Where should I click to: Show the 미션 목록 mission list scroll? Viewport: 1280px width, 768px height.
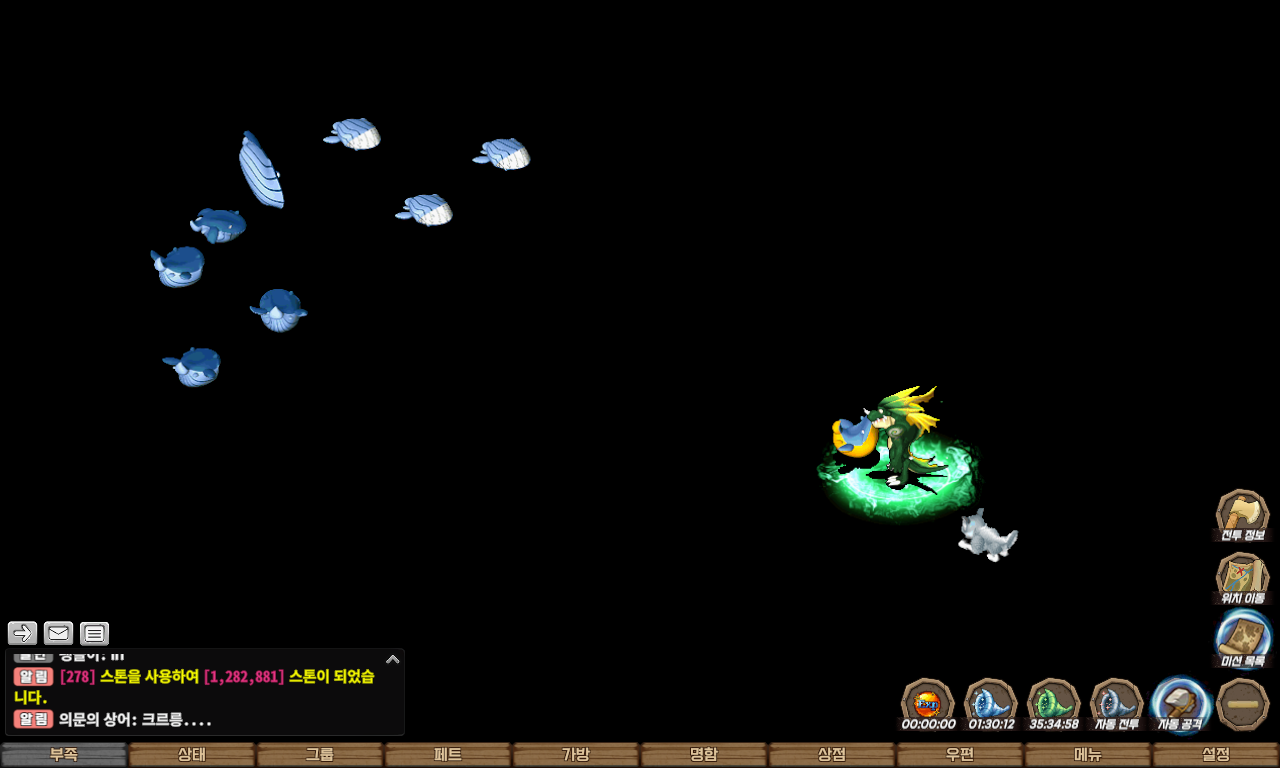pos(1242,640)
